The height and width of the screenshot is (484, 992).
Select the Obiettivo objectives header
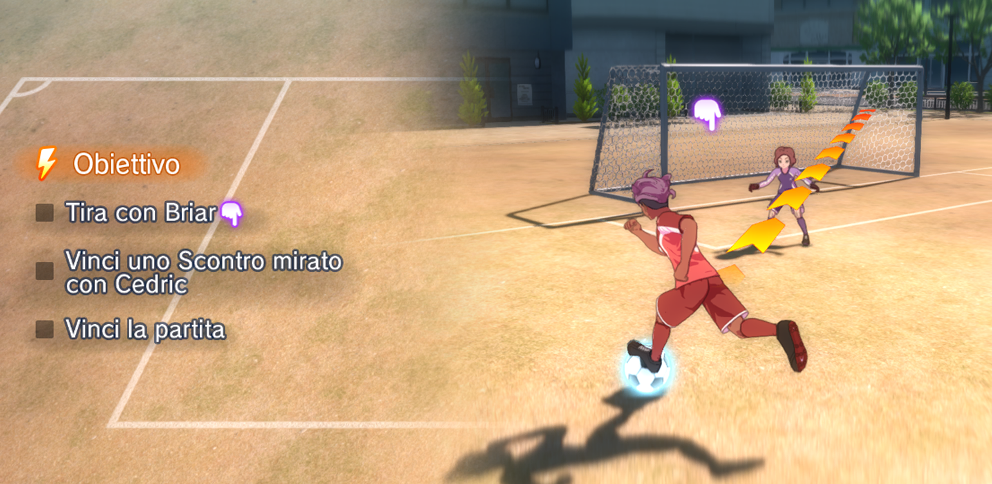(x=125, y=164)
